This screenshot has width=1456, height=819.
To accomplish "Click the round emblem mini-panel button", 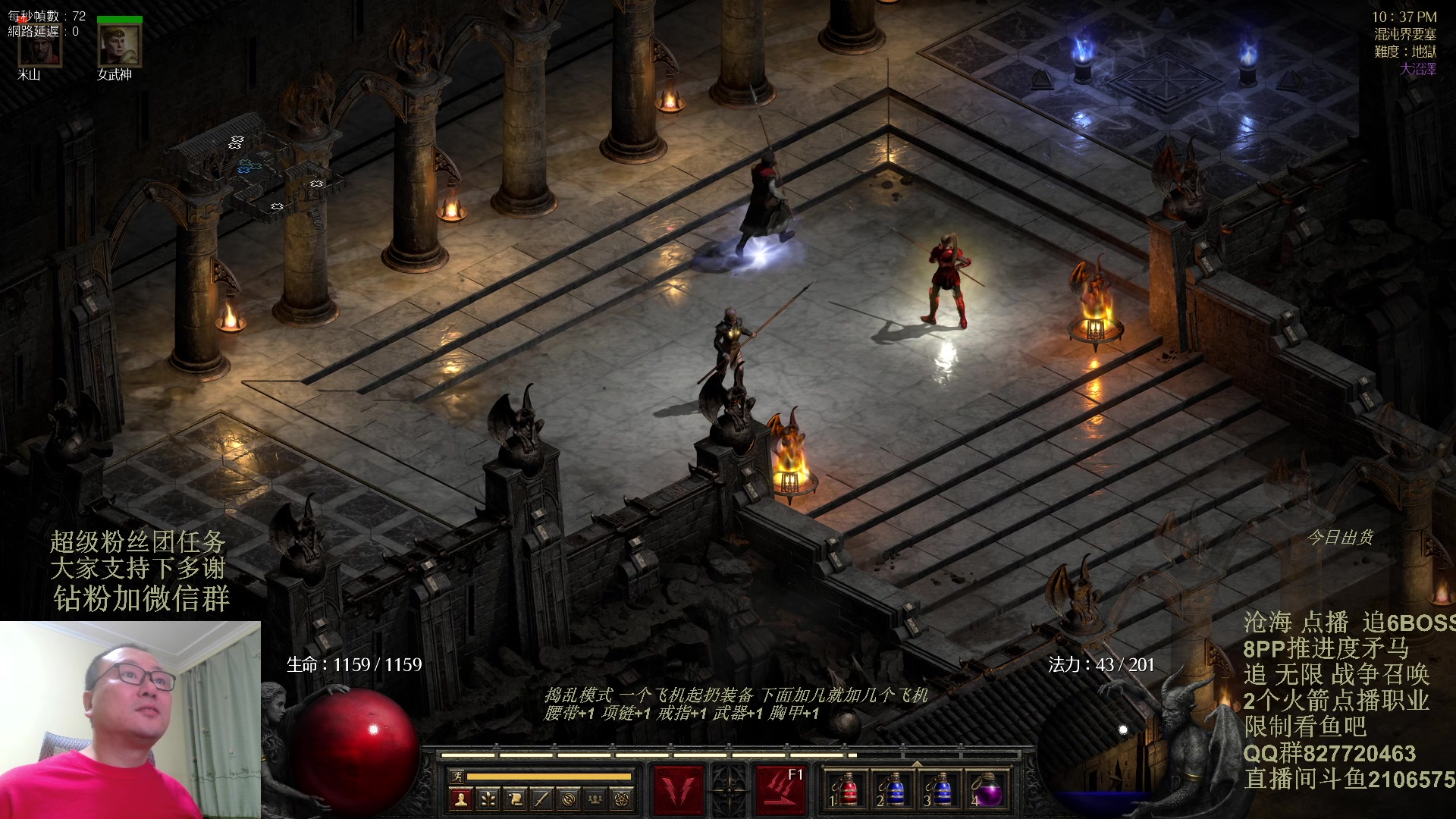I will (x=569, y=799).
